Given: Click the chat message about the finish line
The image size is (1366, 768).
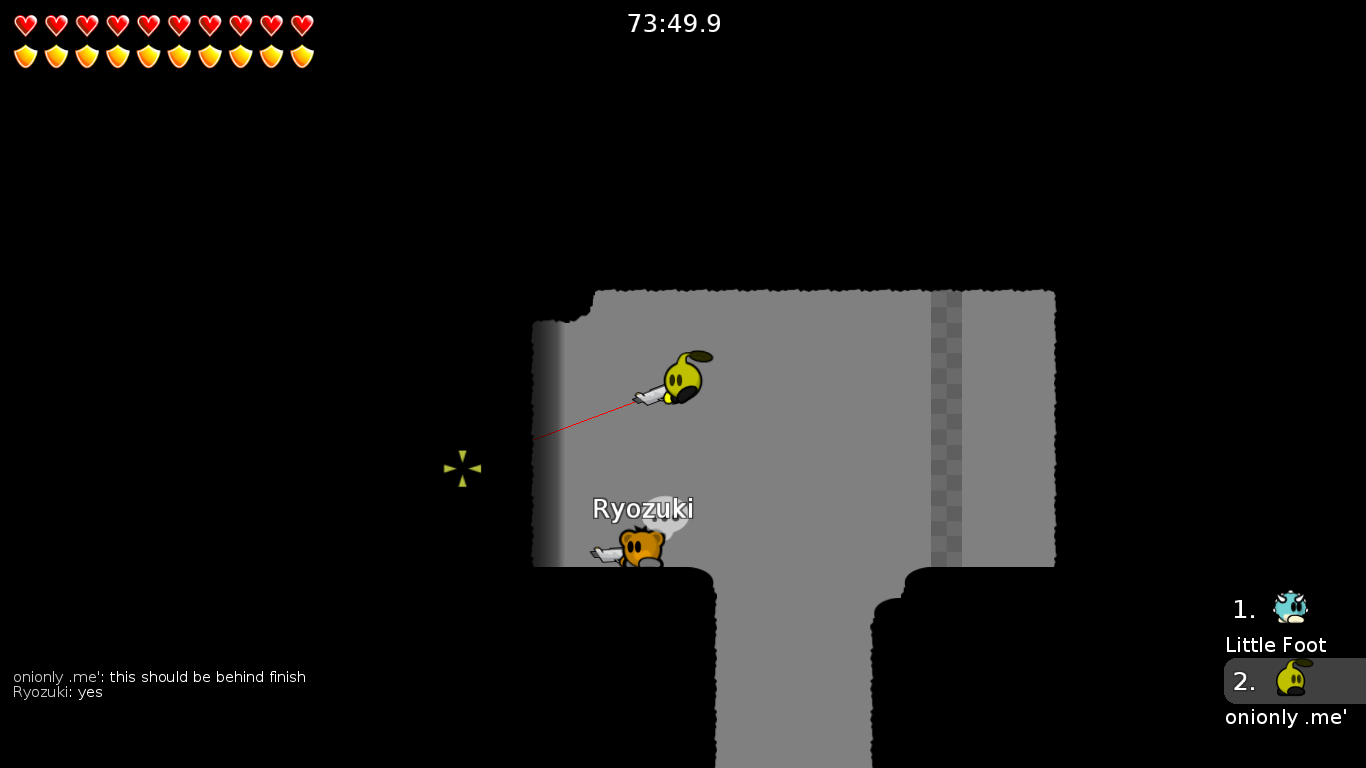Looking at the screenshot, I should 158,676.
